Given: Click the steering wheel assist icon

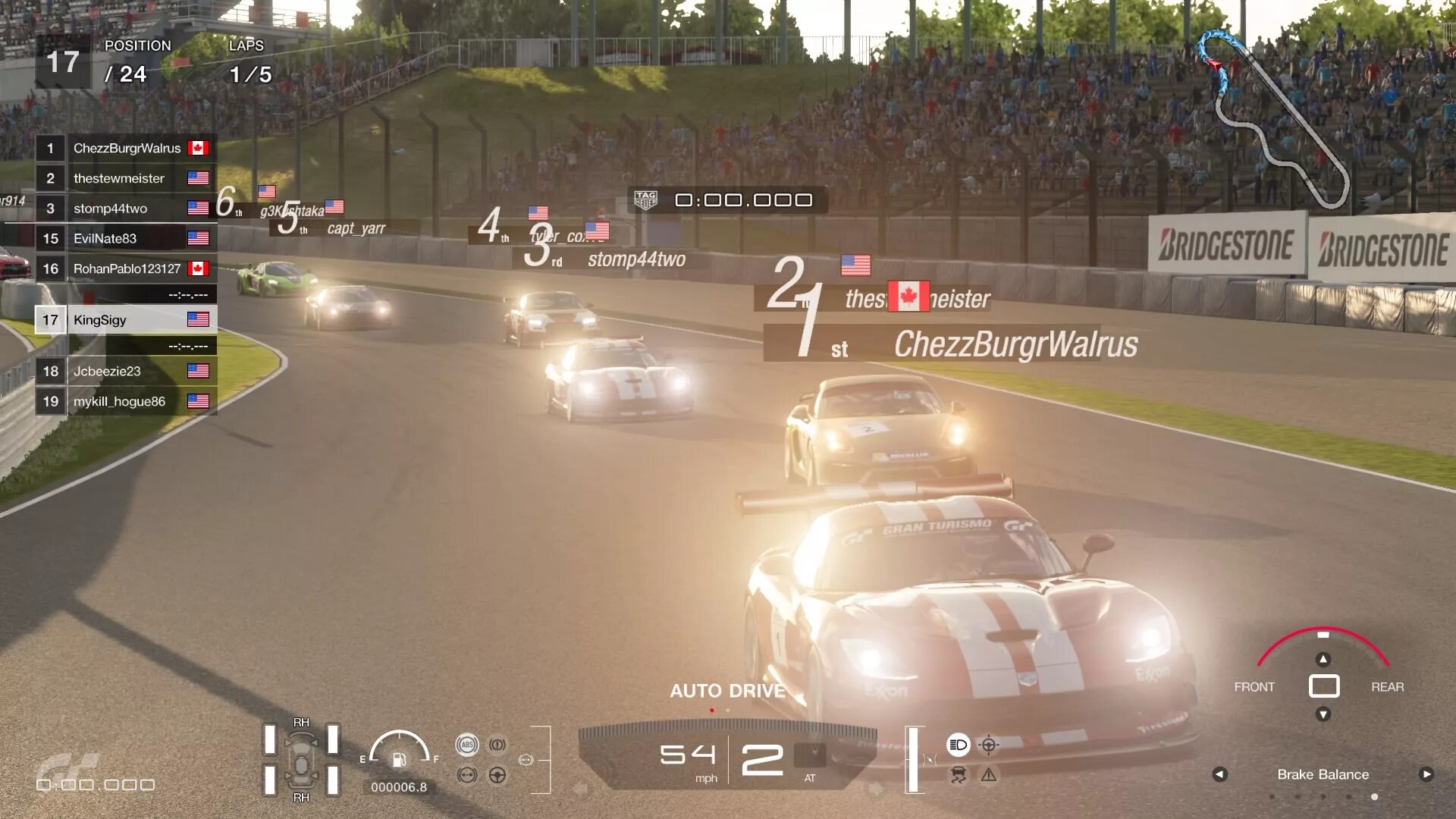Looking at the screenshot, I should click(x=497, y=775).
